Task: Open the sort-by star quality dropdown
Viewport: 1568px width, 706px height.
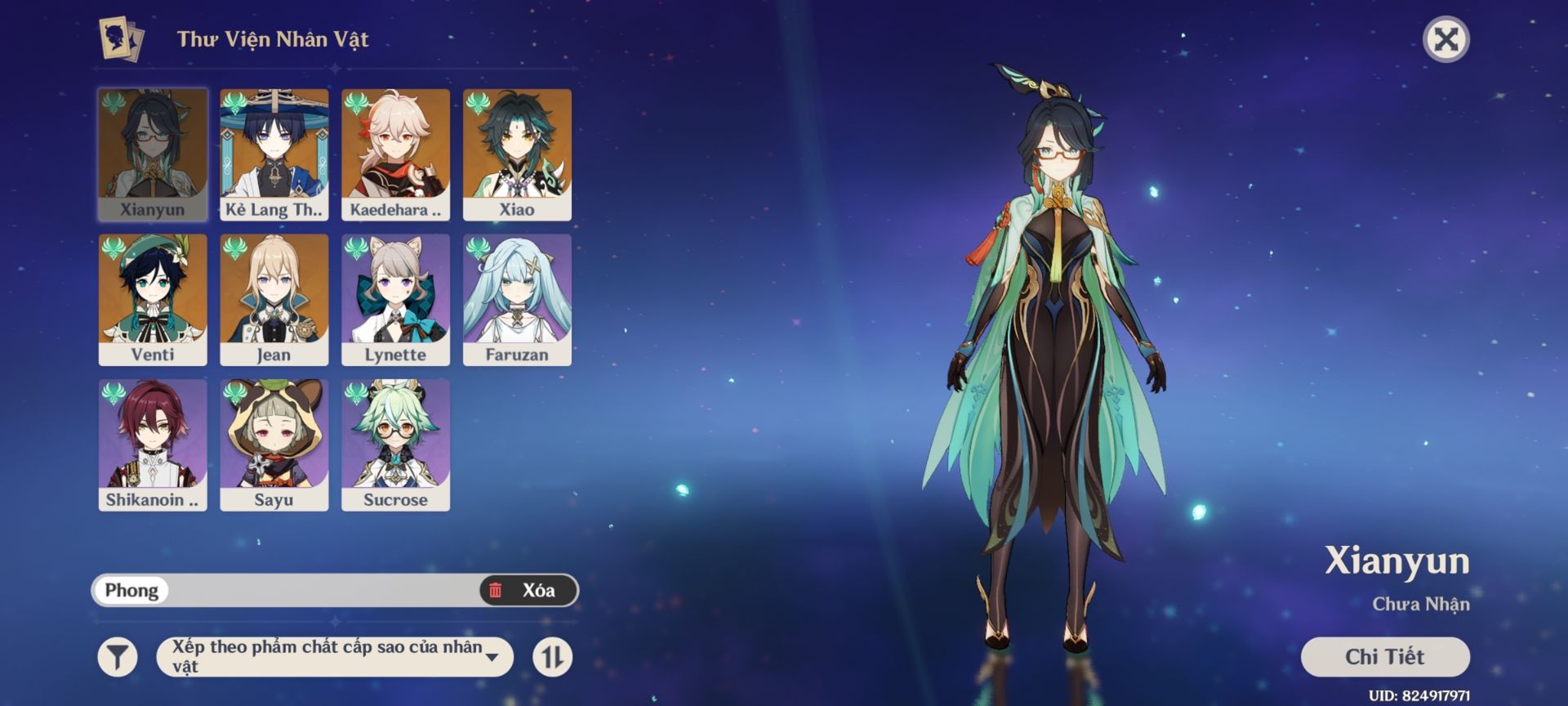Action: coord(335,657)
